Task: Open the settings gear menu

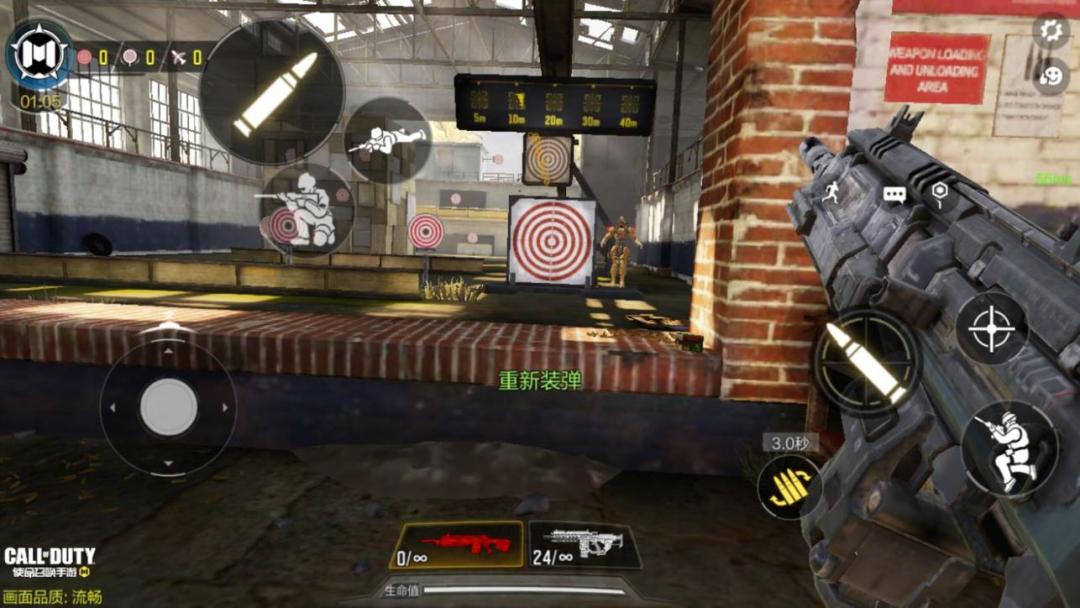Action: click(x=1051, y=31)
